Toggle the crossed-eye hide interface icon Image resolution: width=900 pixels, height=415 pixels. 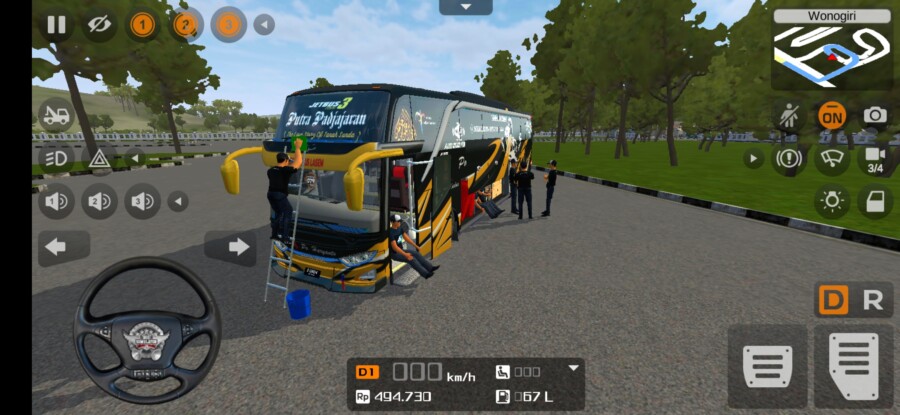98,25
